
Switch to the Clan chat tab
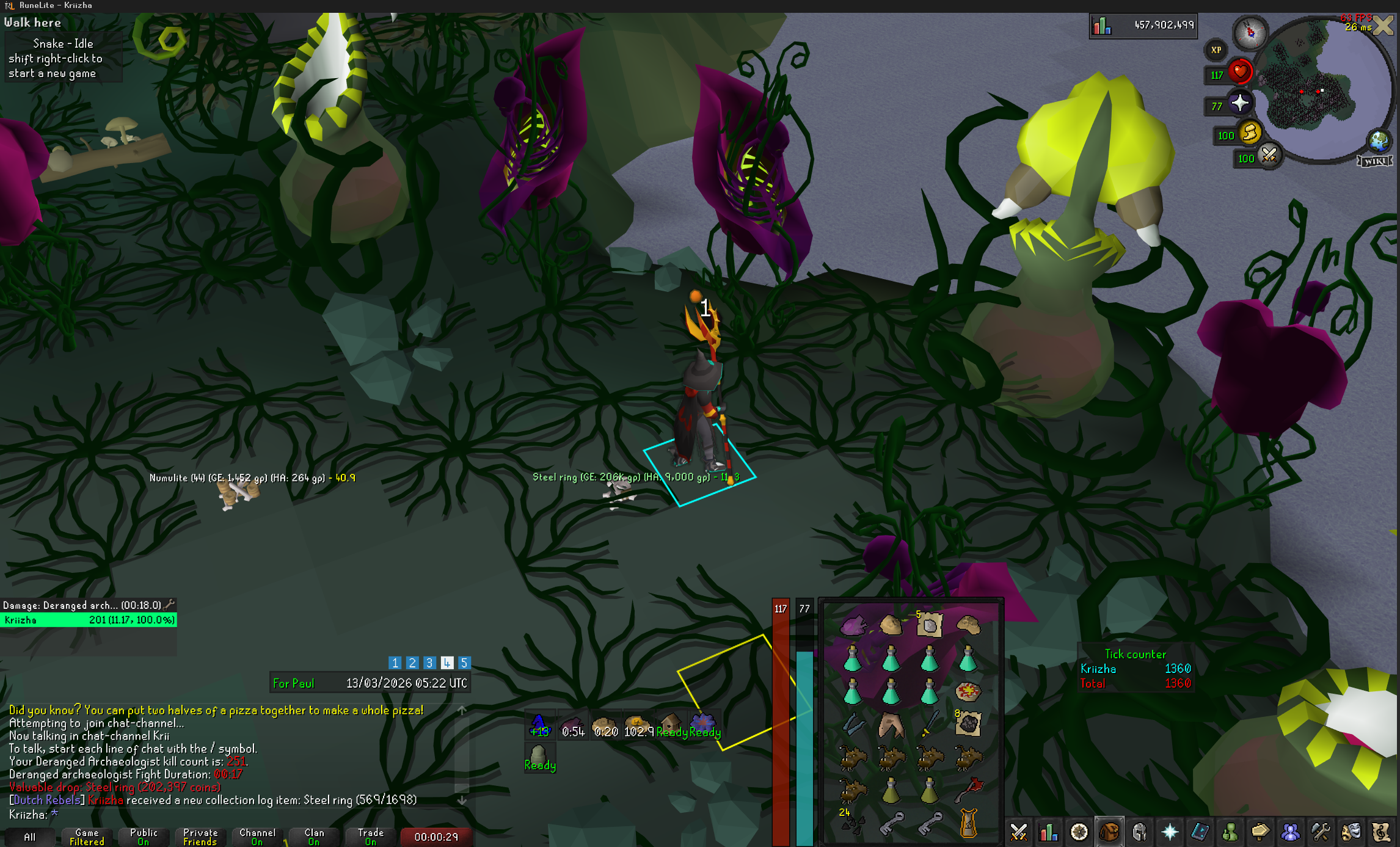point(314,837)
